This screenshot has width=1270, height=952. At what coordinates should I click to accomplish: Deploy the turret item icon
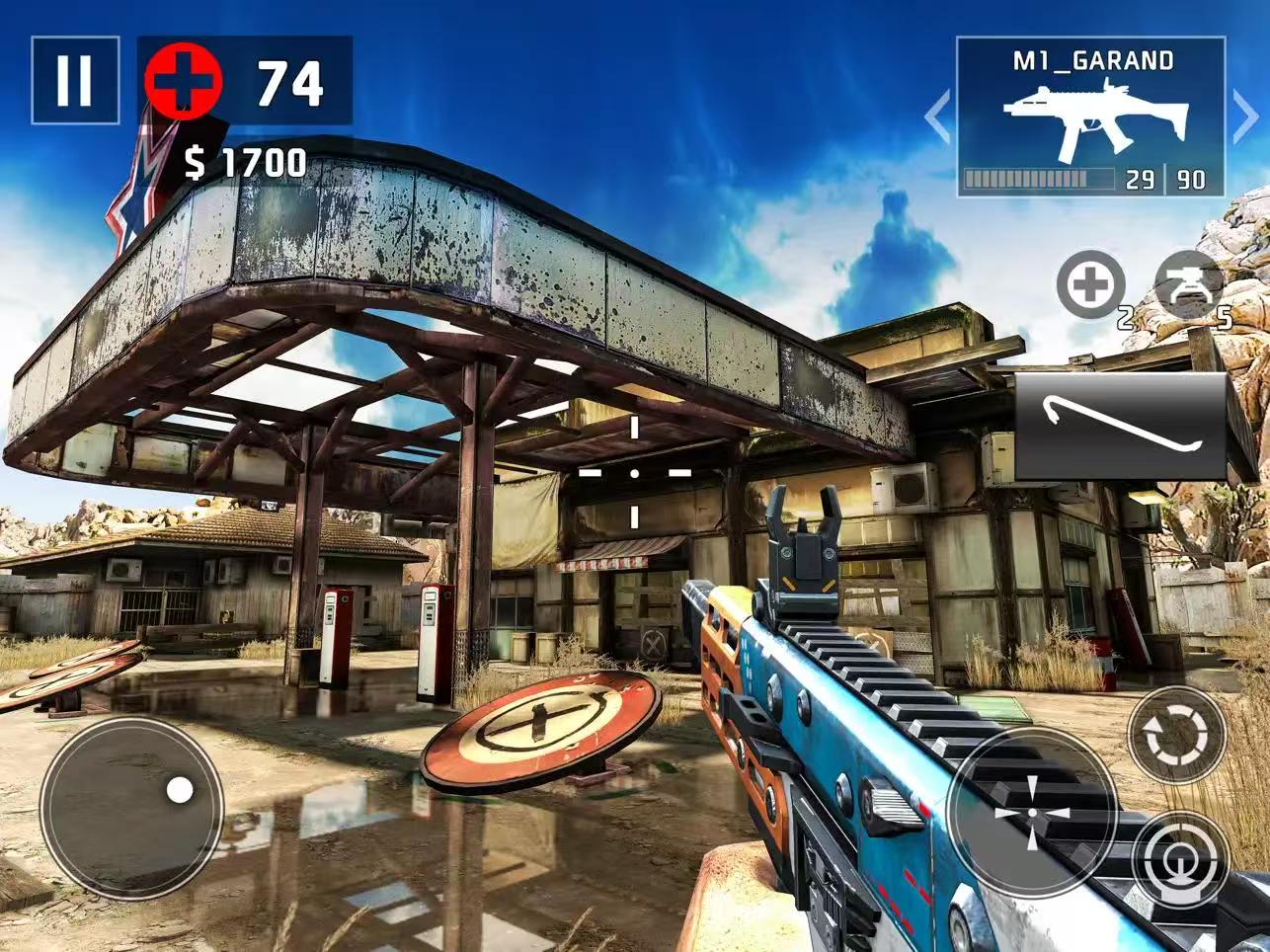pyautogui.click(x=1188, y=285)
